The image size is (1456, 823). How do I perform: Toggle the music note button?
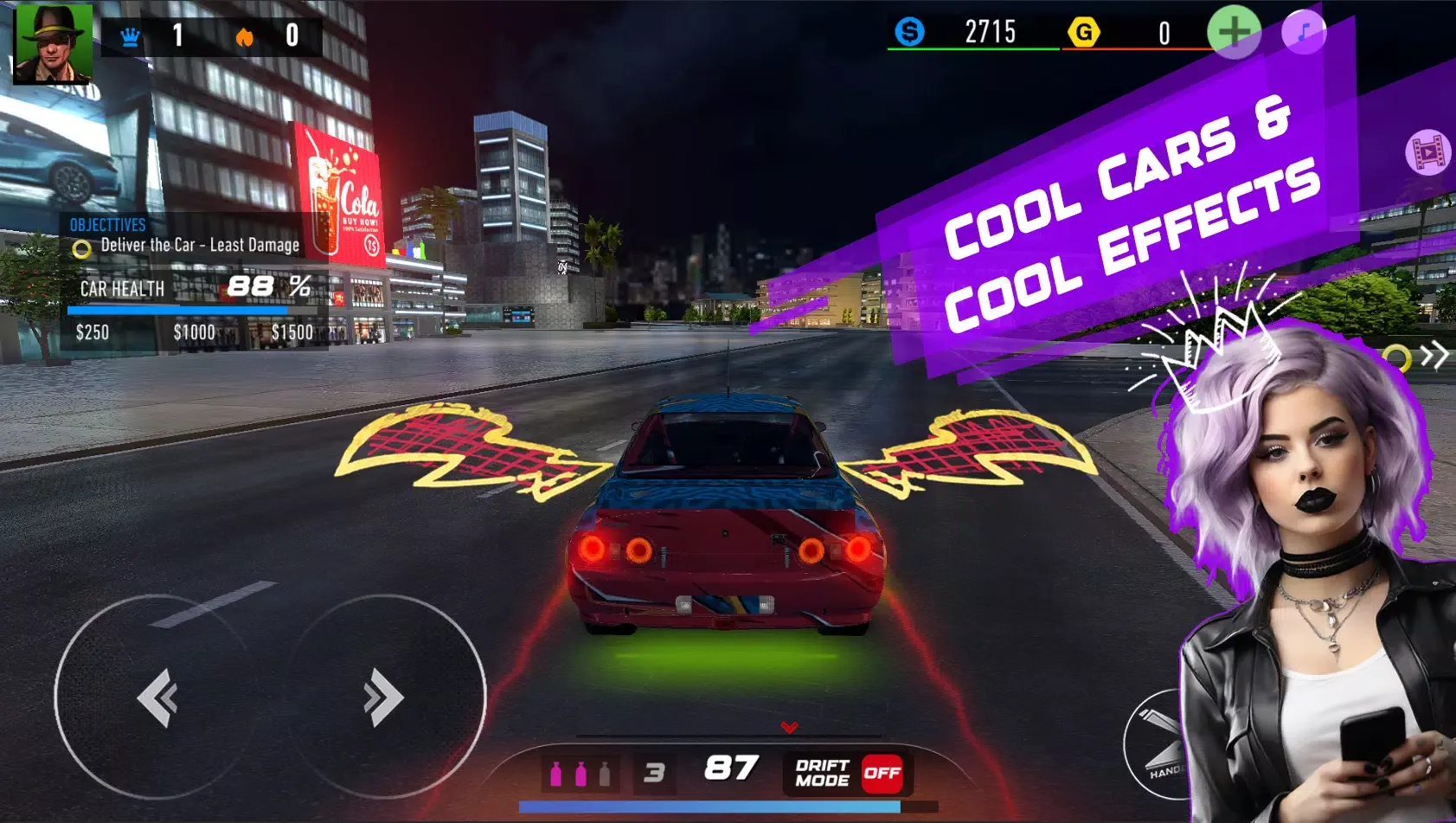click(x=1304, y=33)
